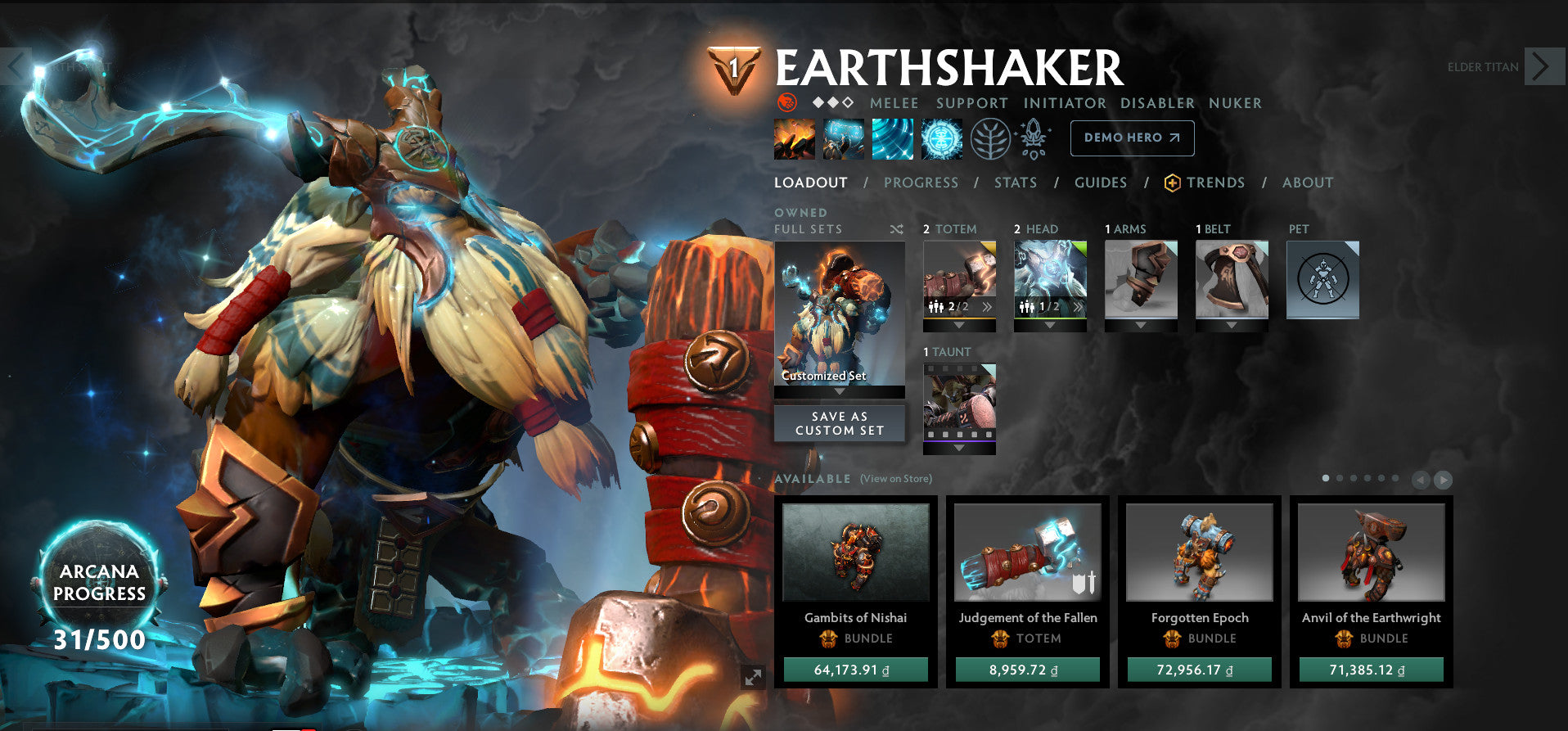Toggle the skip arrows on the Head slot

(x=1077, y=308)
